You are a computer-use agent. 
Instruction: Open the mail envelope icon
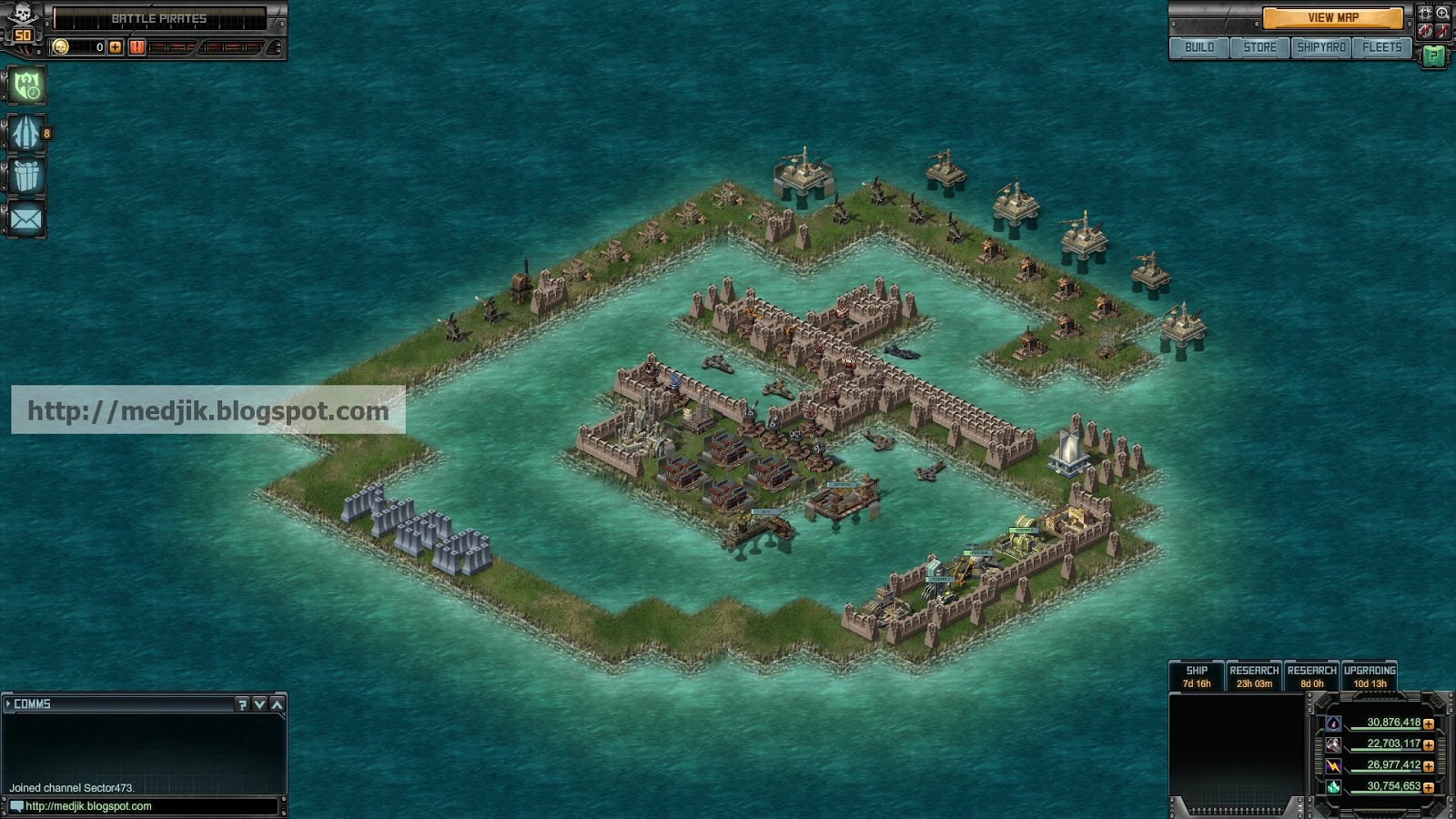tap(26, 218)
